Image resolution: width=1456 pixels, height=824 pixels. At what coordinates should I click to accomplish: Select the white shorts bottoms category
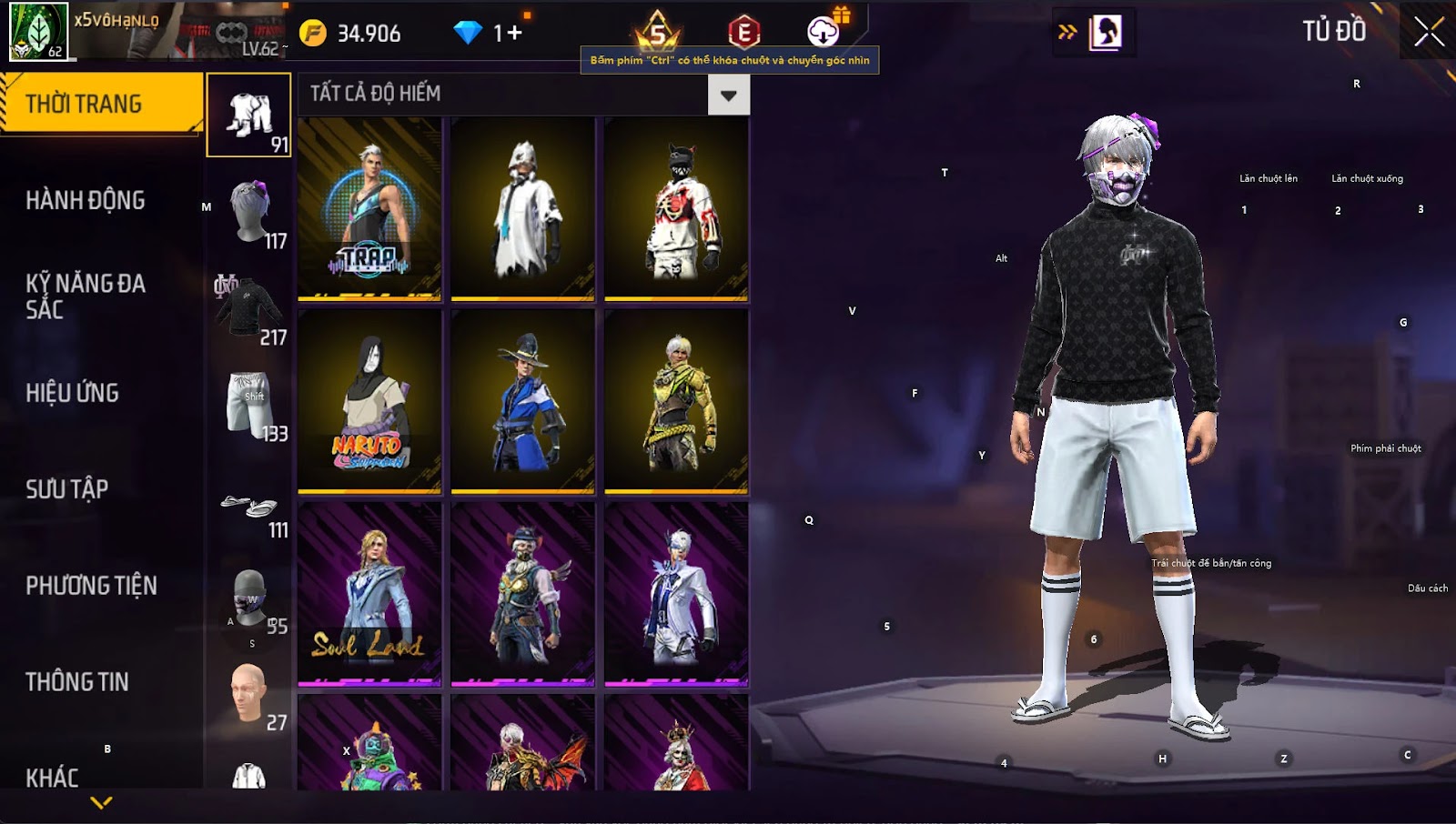(x=249, y=405)
